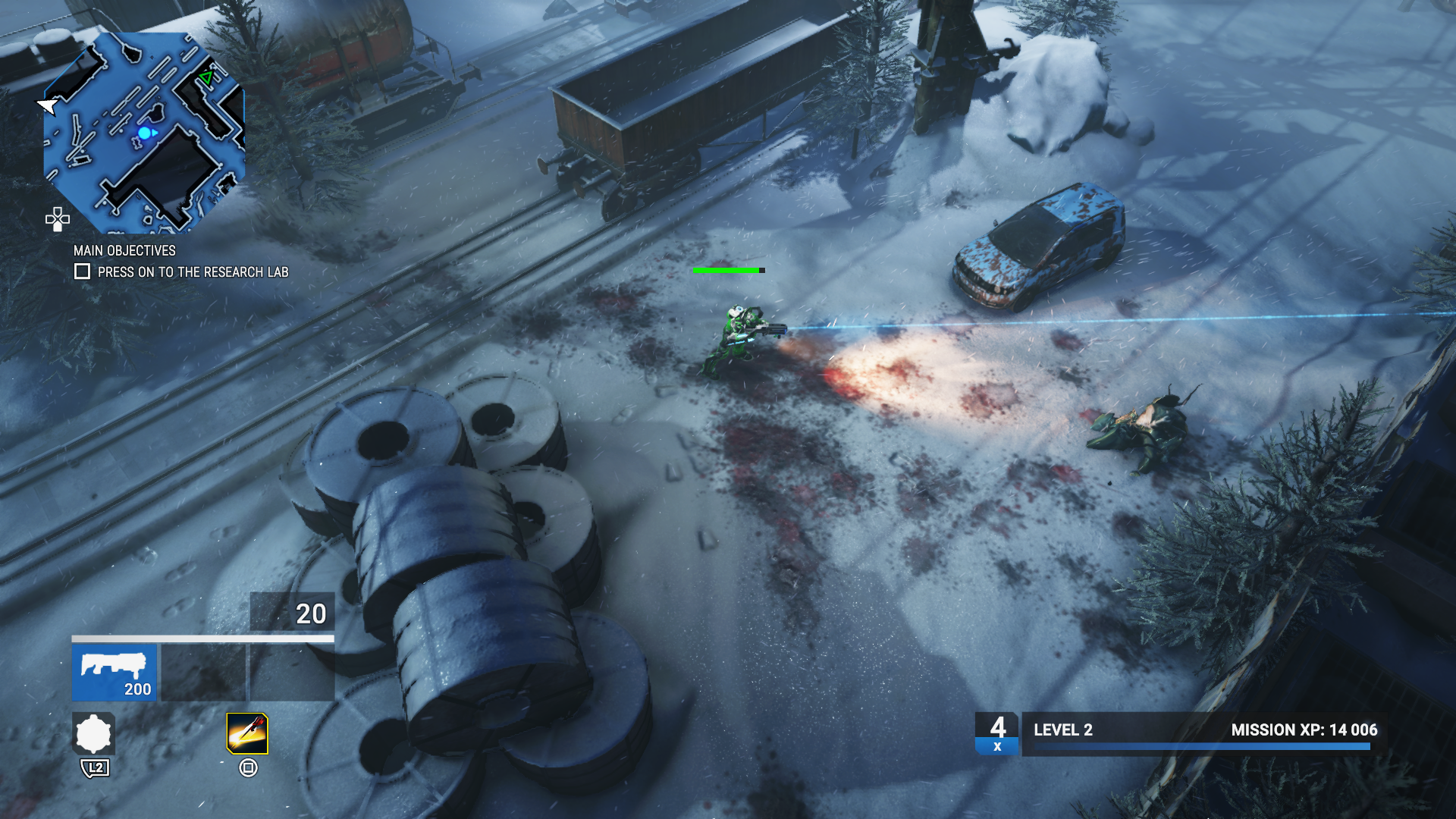Trigger the rocket strike ability icon
This screenshot has height=819, width=1456.
coord(247,733)
